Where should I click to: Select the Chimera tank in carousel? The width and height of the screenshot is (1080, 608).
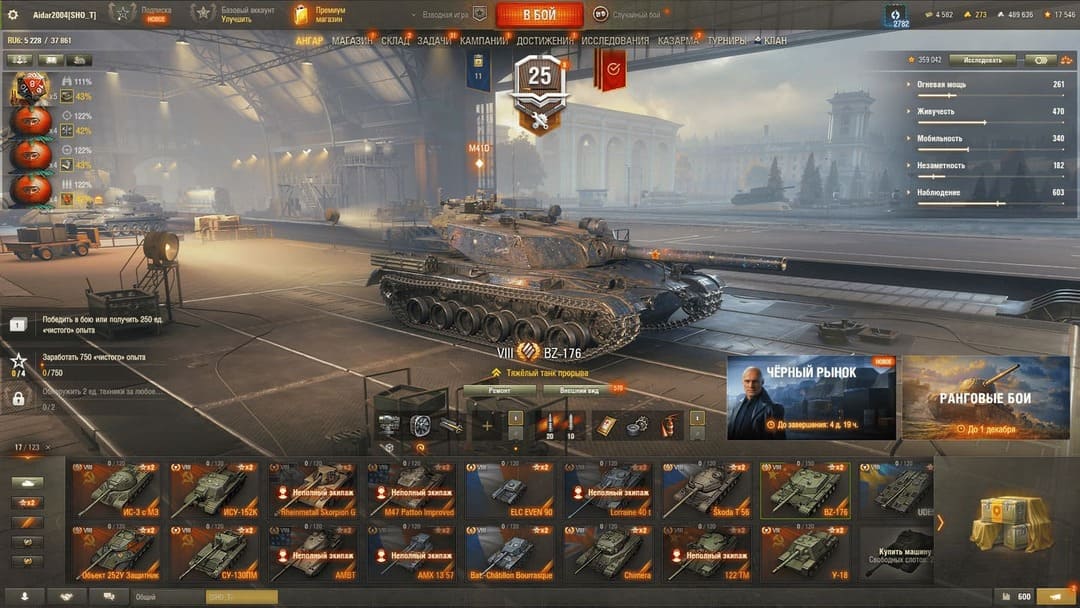click(607, 553)
